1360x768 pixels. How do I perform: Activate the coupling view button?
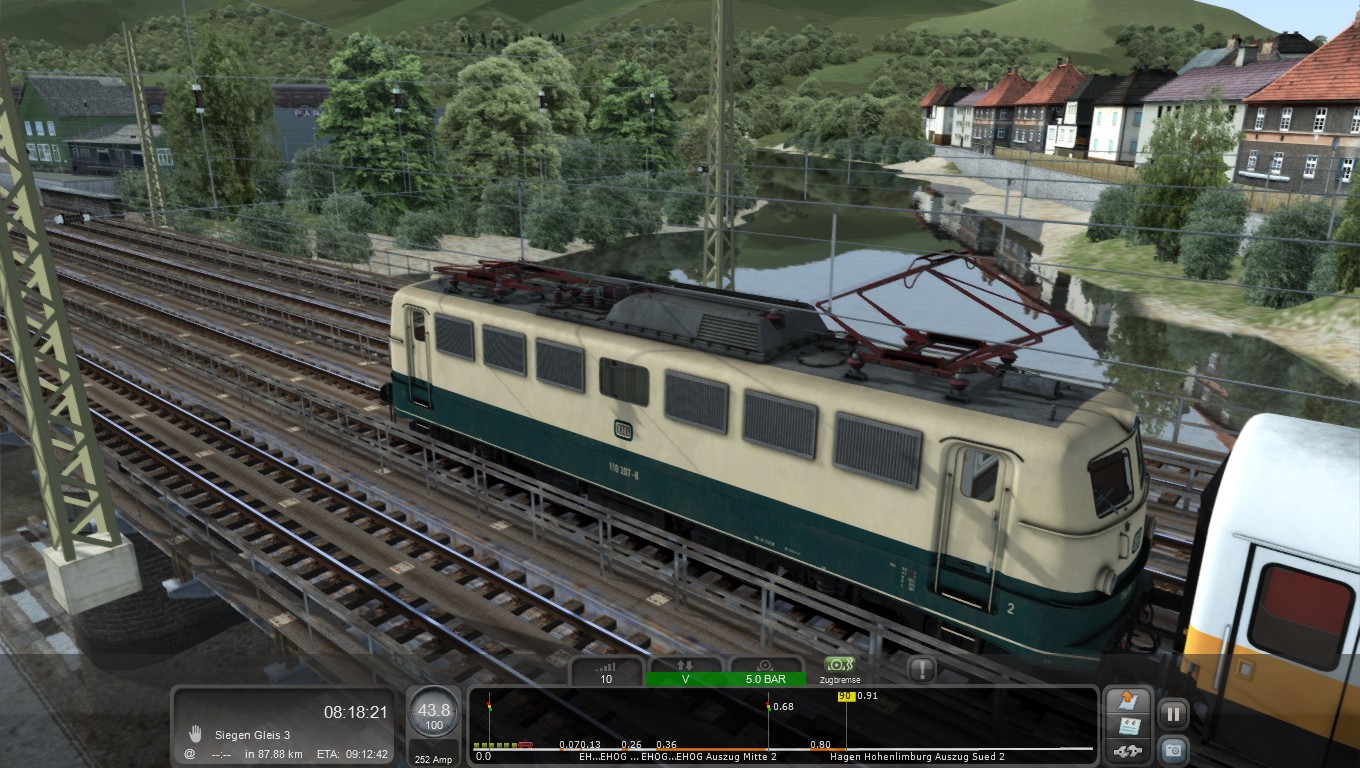pyautogui.click(x=1128, y=751)
